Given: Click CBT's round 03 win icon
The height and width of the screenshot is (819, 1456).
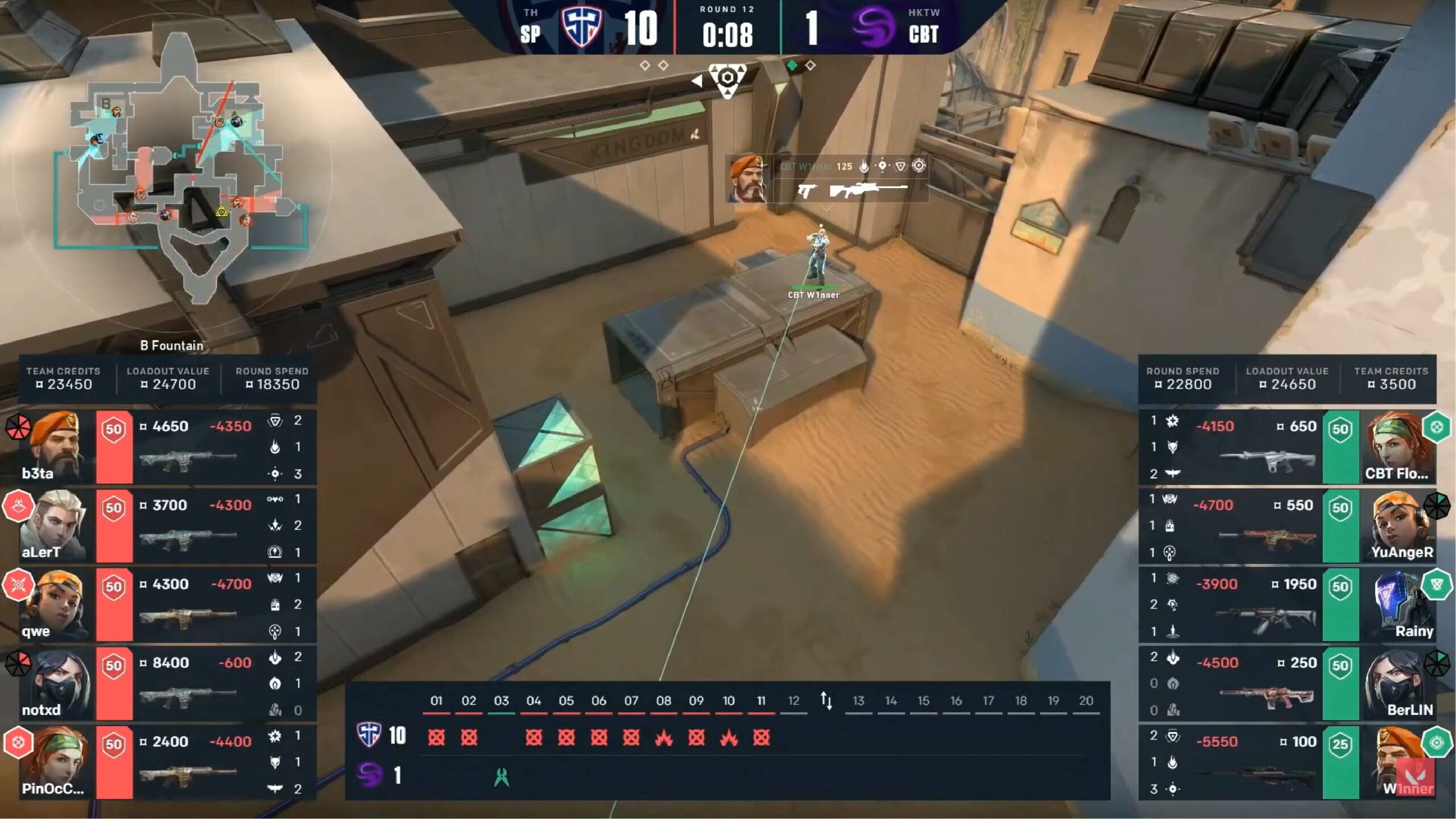Looking at the screenshot, I should [x=501, y=776].
